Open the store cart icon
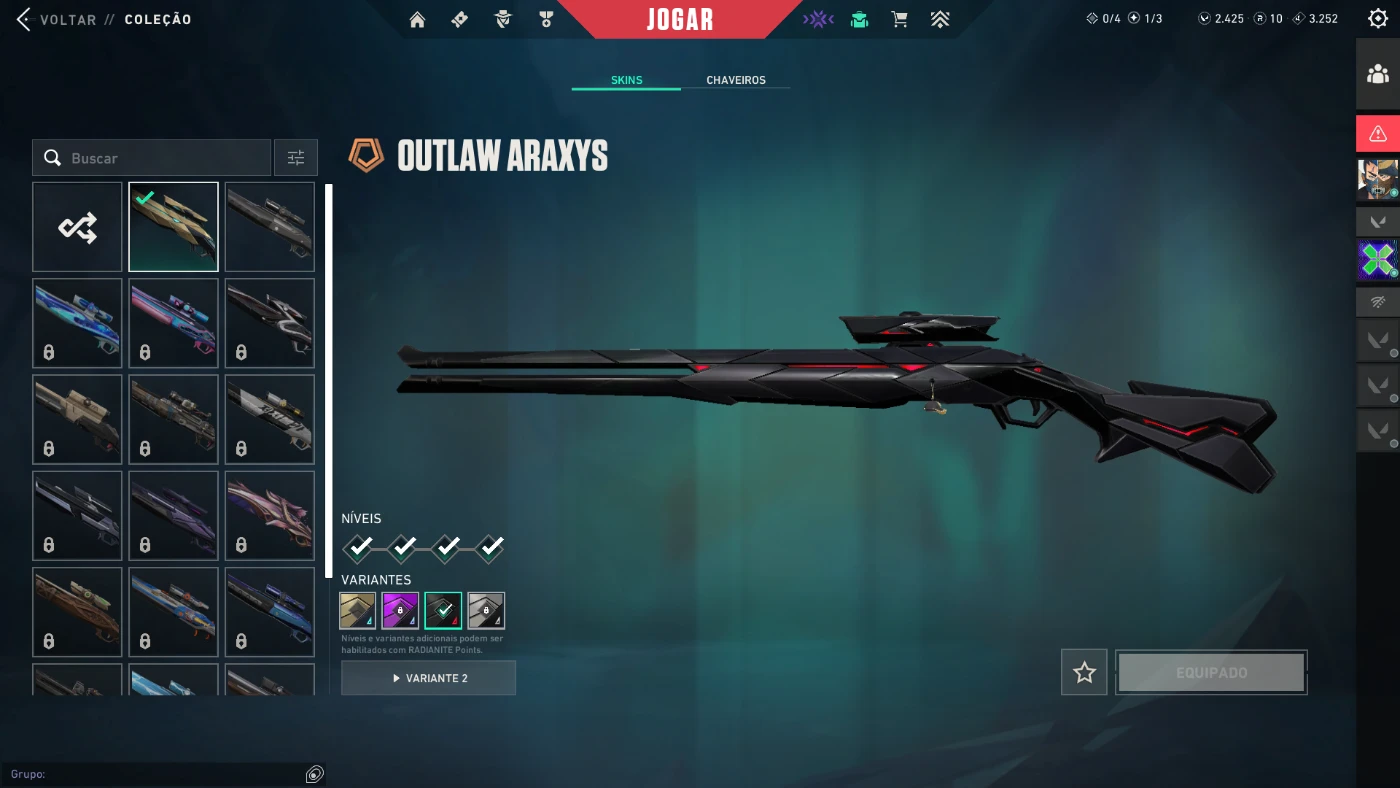Image resolution: width=1400 pixels, height=788 pixels. pos(899,19)
